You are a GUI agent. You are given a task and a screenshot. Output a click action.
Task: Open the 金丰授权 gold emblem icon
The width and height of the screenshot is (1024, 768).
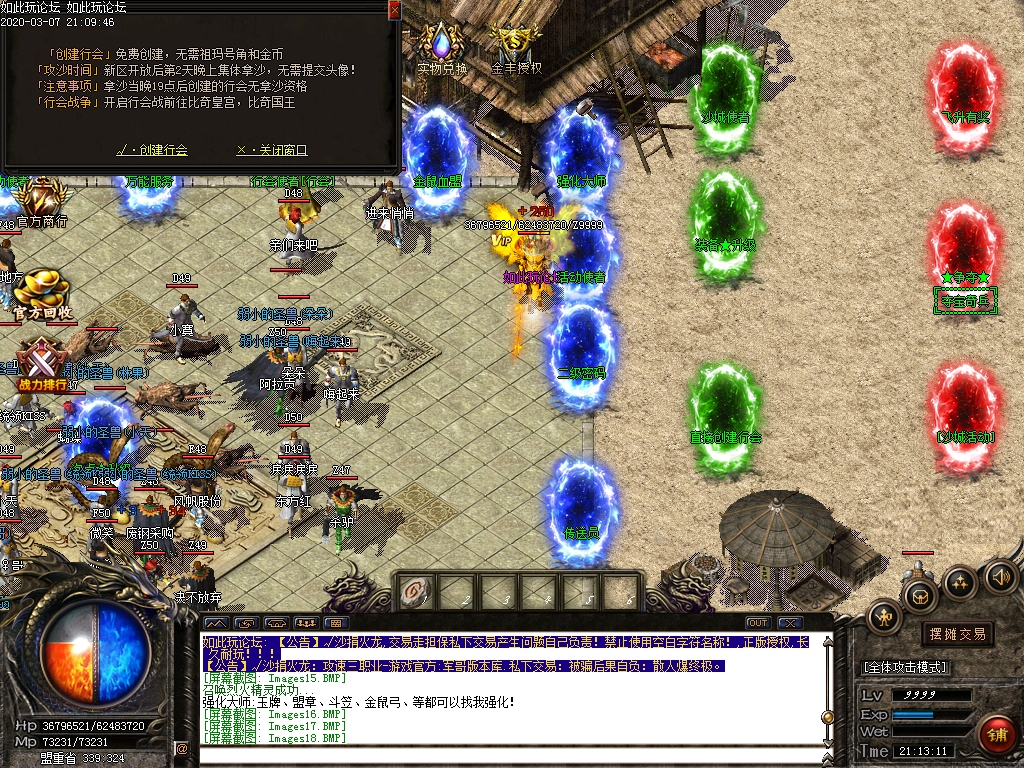516,44
